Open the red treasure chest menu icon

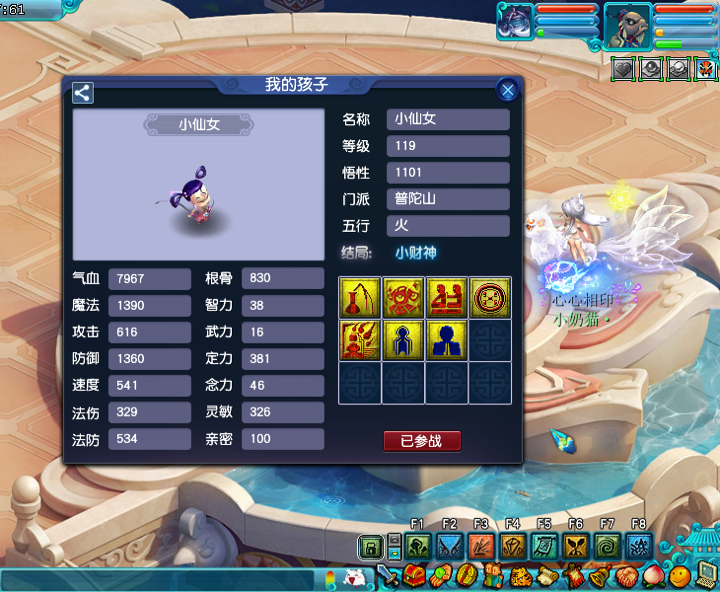pyautogui.click(x=416, y=577)
